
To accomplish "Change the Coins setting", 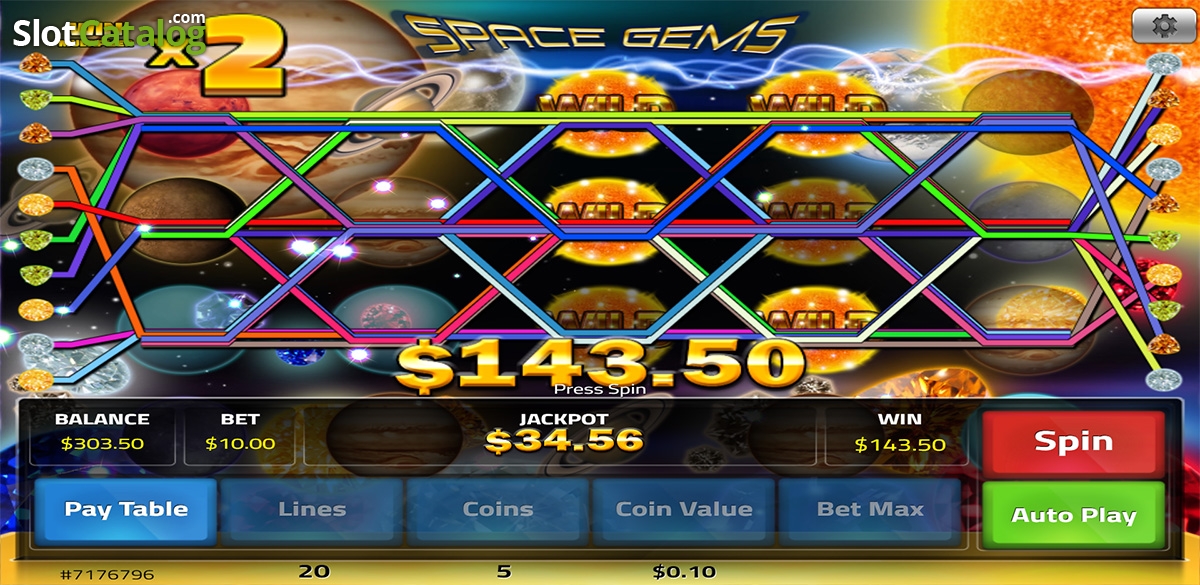I will point(498,509).
